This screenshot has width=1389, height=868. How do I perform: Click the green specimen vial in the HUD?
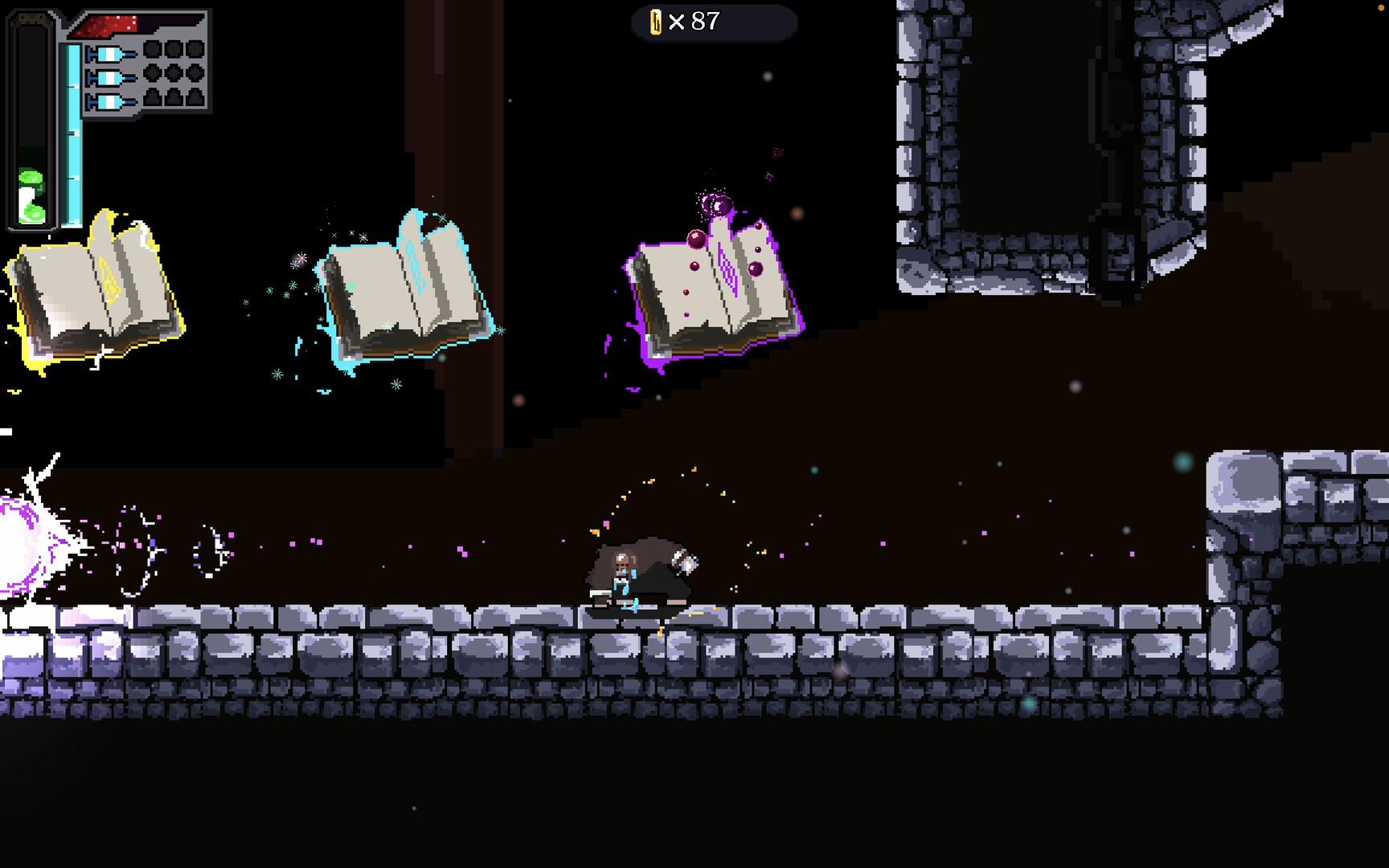pos(32,195)
